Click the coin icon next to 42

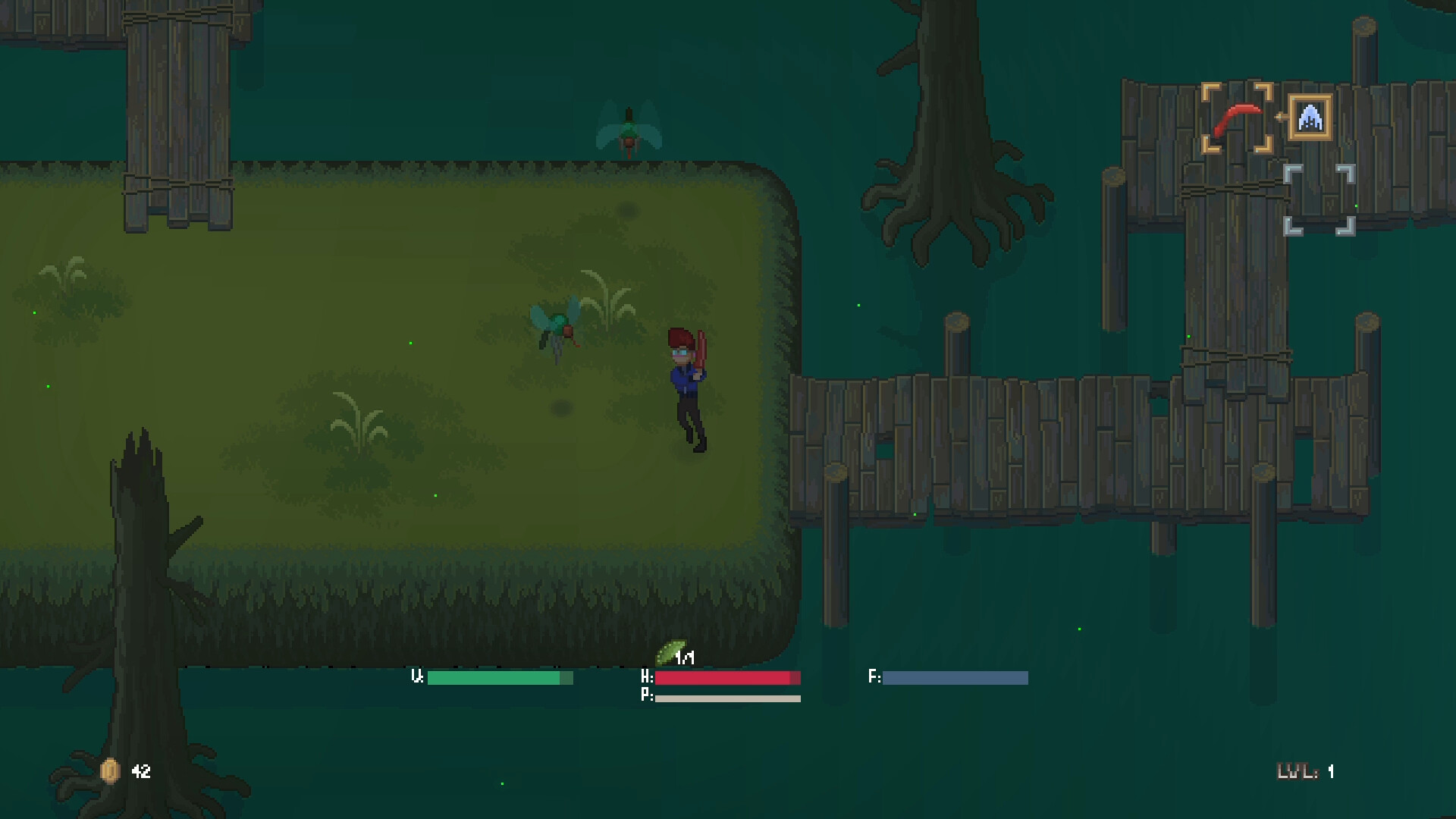[110, 771]
